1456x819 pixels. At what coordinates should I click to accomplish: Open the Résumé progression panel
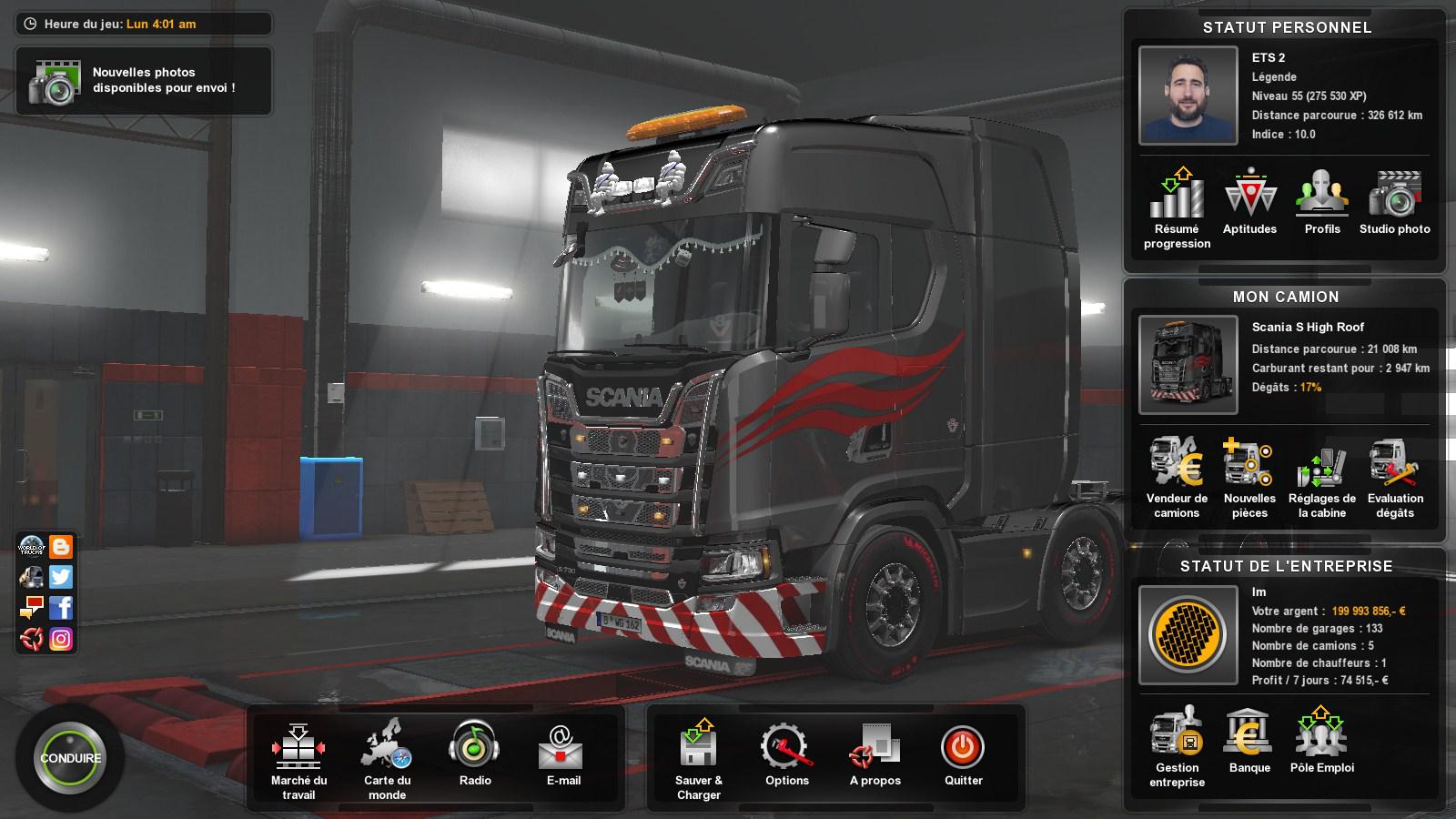click(1176, 200)
